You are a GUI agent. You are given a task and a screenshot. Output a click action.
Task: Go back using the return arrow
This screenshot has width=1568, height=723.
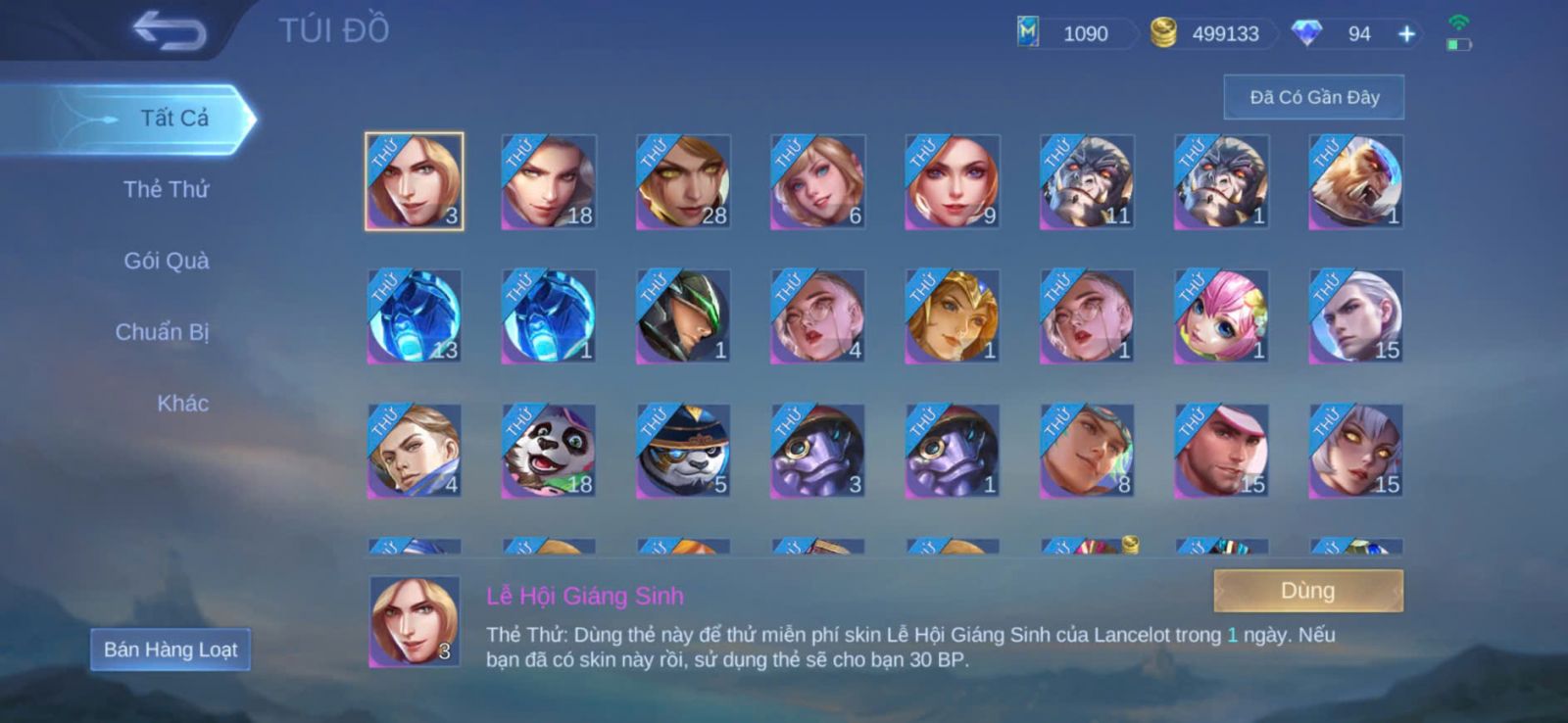171,31
